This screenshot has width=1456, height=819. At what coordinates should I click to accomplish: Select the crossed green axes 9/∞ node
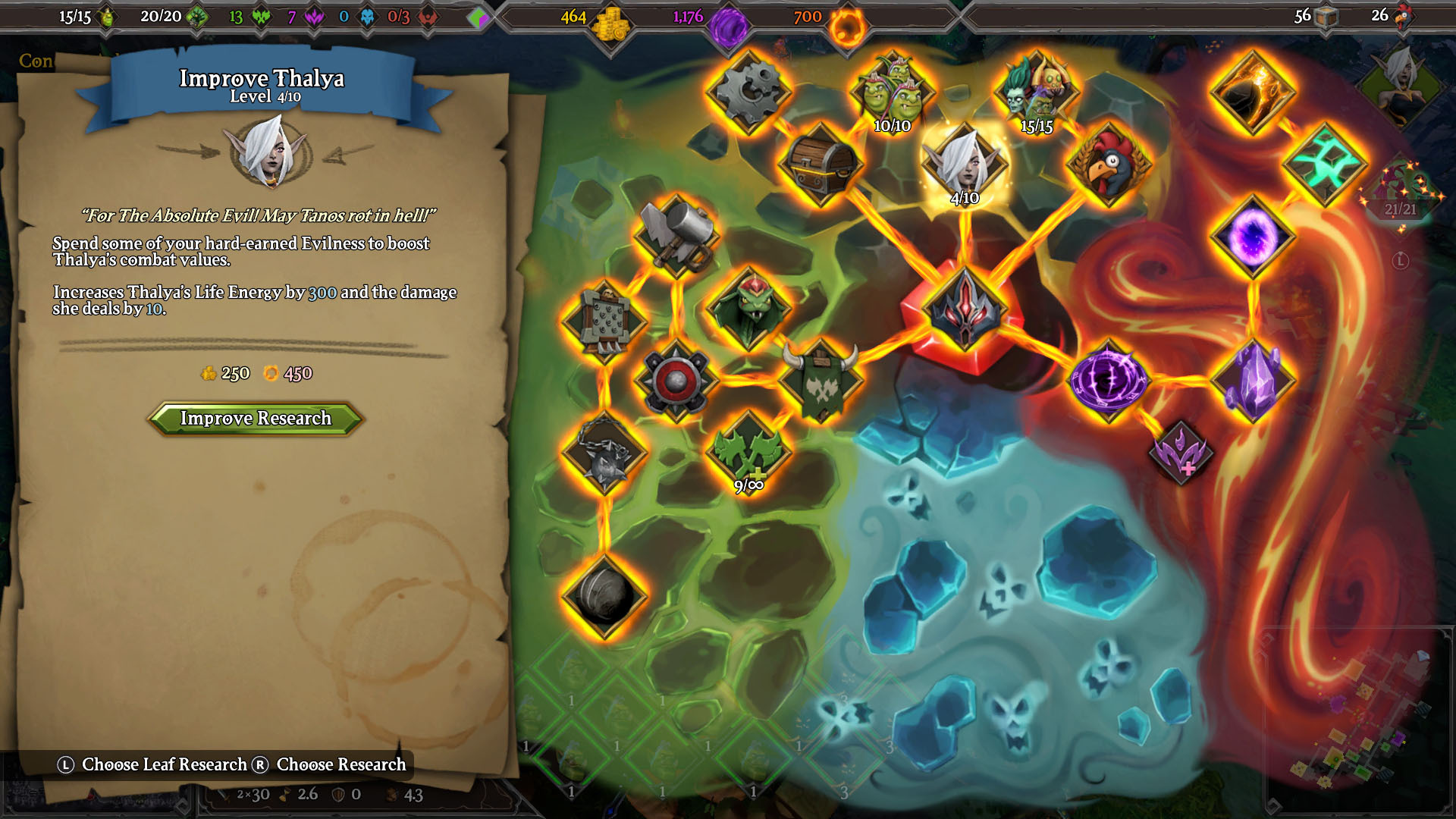tap(748, 453)
